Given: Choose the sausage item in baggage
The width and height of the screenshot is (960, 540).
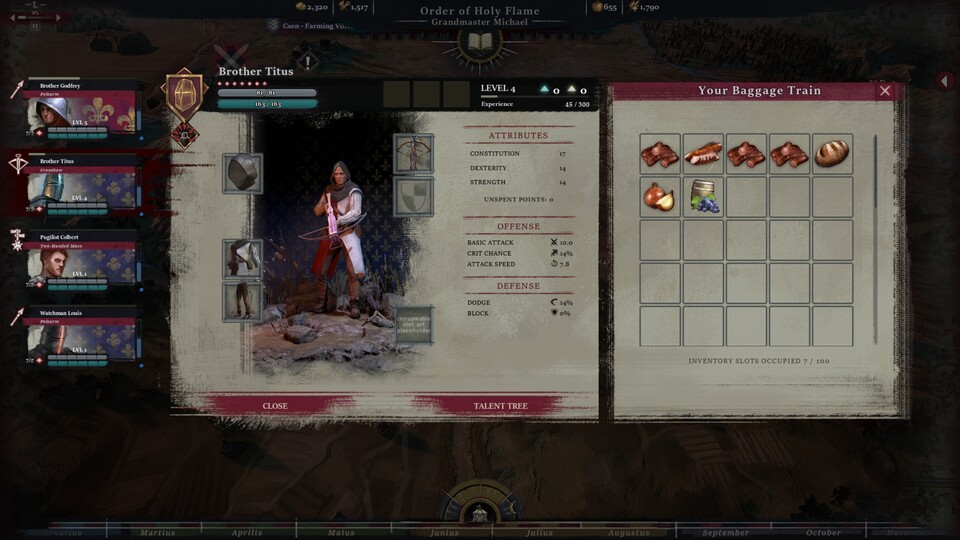Looking at the screenshot, I should pyautogui.click(x=703, y=154).
